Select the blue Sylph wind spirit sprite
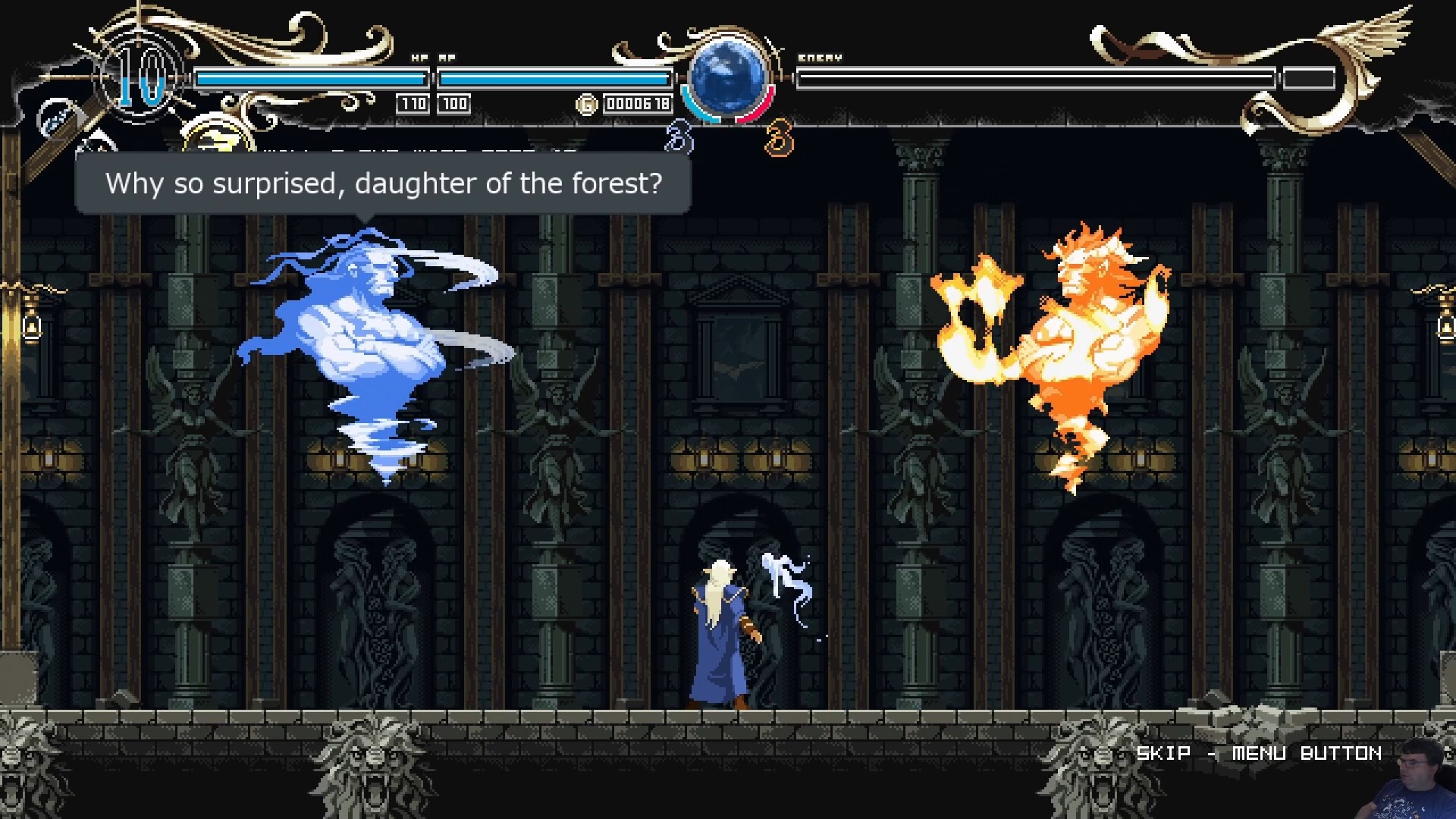1456x819 pixels. point(364,341)
